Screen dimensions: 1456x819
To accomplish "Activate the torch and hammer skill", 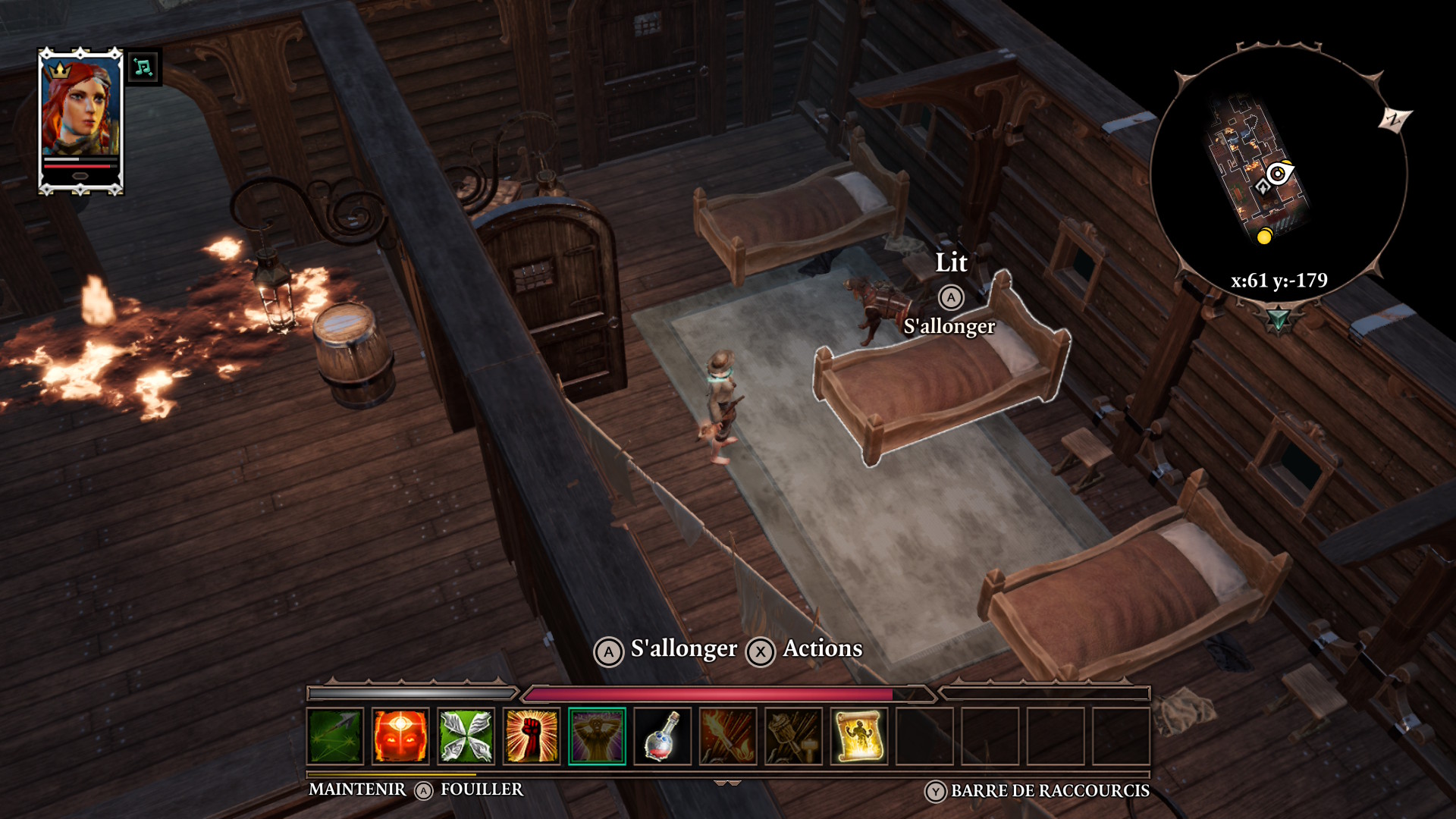I will pyautogui.click(x=793, y=736).
